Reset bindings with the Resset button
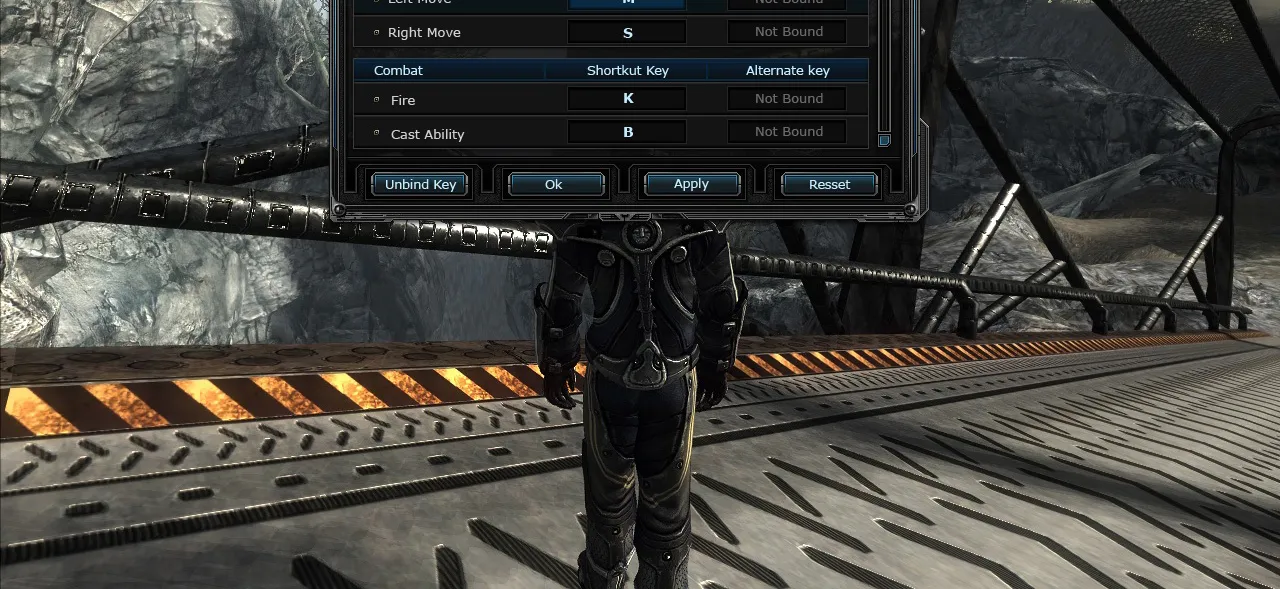The height and width of the screenshot is (589, 1280). 829,184
